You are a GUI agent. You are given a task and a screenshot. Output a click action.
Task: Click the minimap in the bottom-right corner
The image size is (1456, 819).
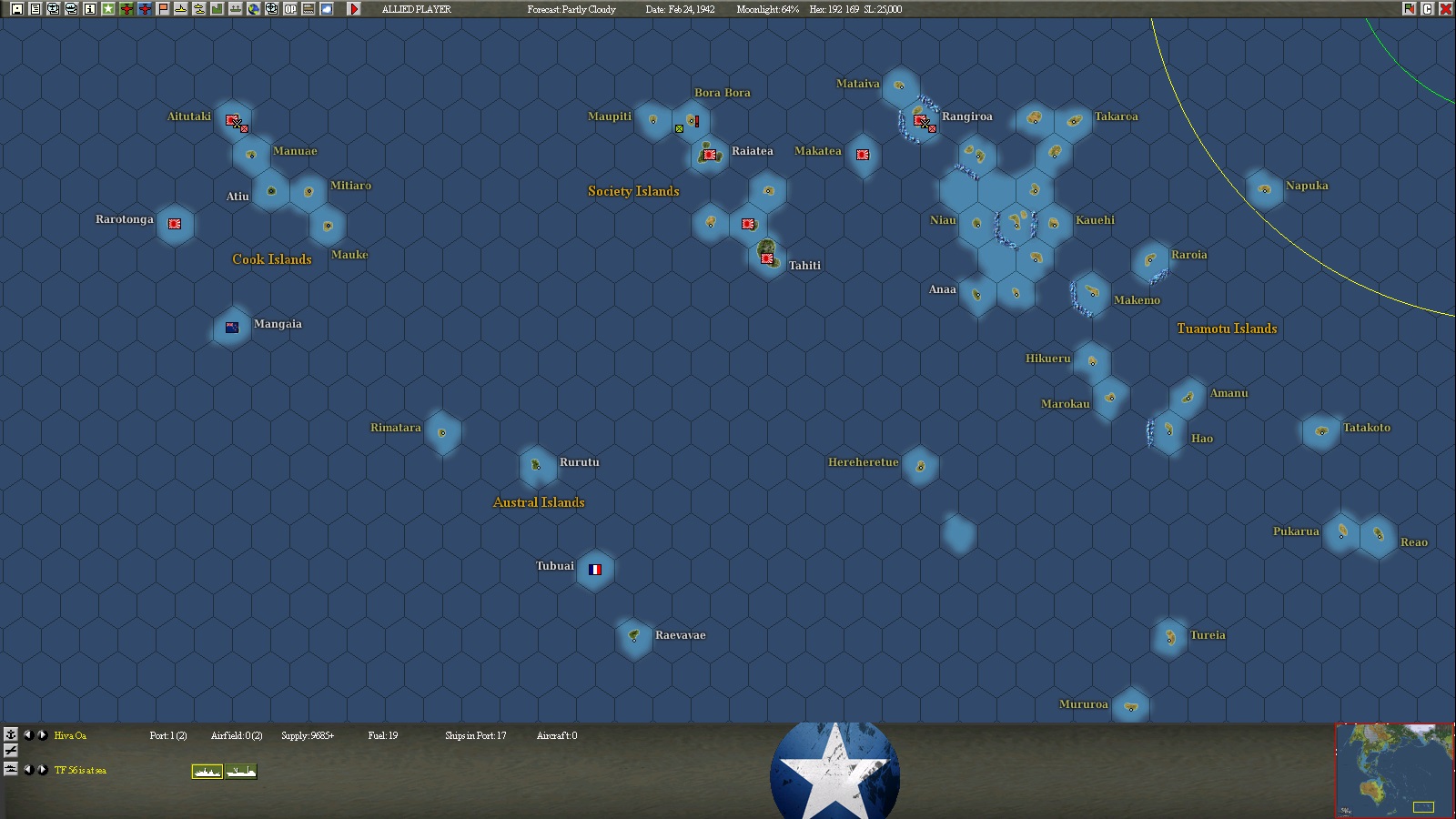(1394, 769)
